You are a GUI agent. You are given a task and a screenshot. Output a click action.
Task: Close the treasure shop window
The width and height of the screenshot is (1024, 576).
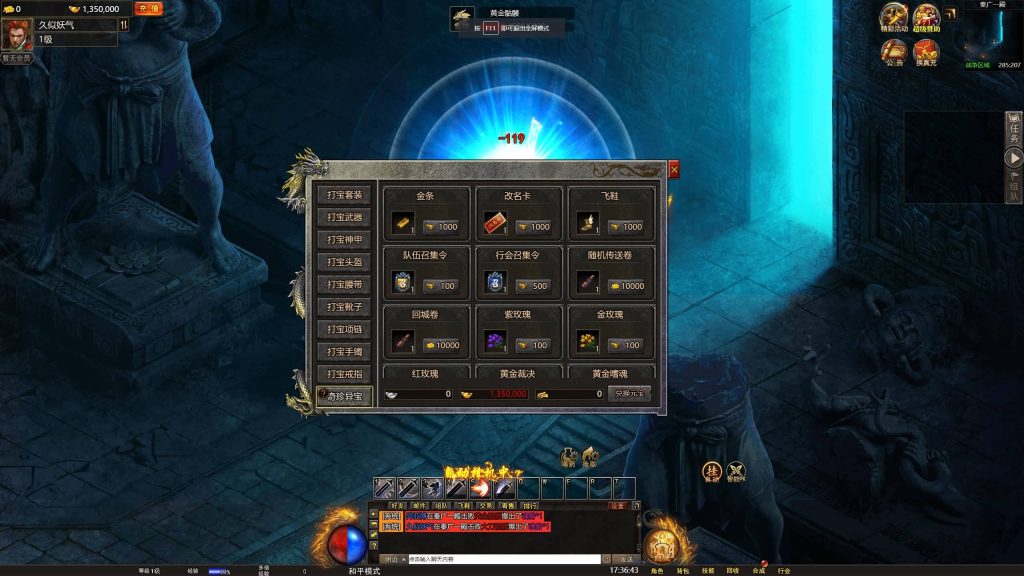pyautogui.click(x=674, y=170)
